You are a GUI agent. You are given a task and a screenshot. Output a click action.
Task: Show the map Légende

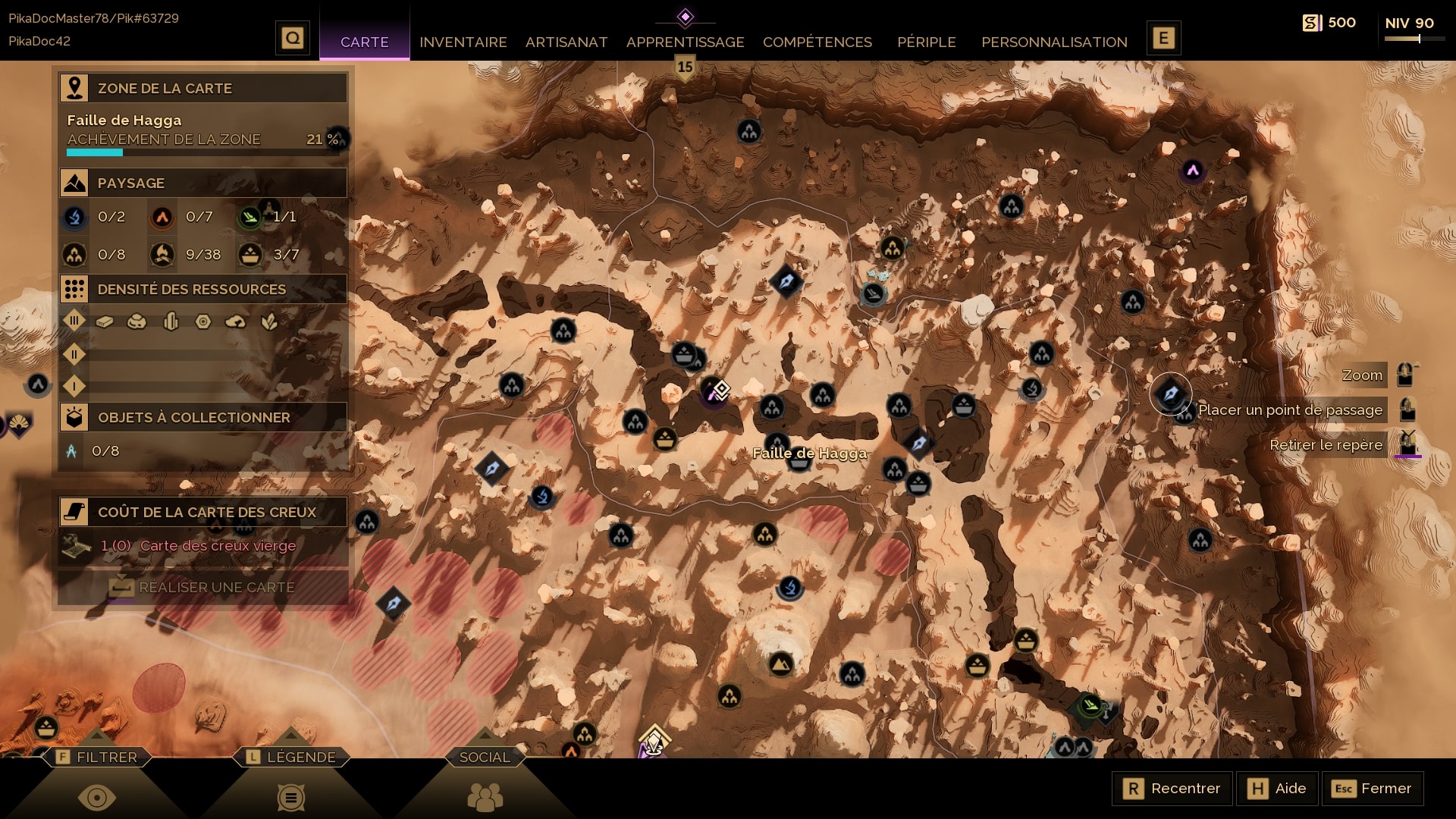(x=291, y=757)
